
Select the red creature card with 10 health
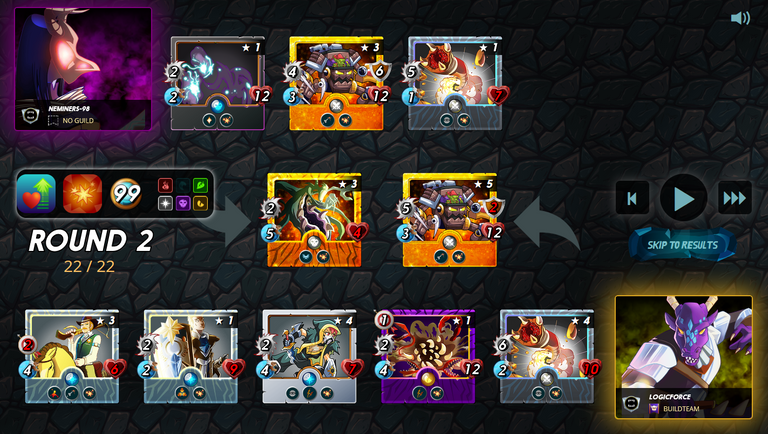click(x=546, y=356)
